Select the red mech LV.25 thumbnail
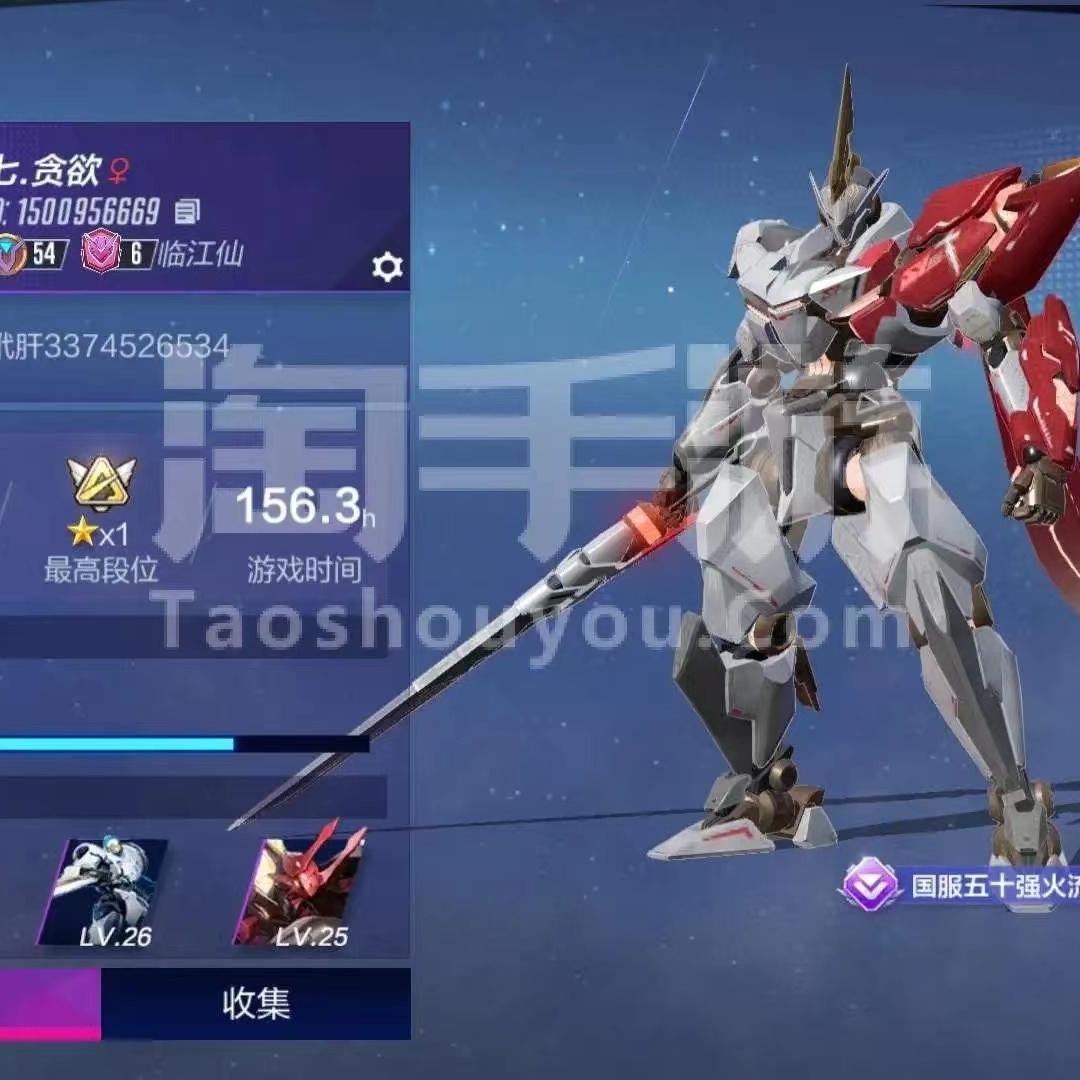This screenshot has height=1080, width=1080. [300, 892]
